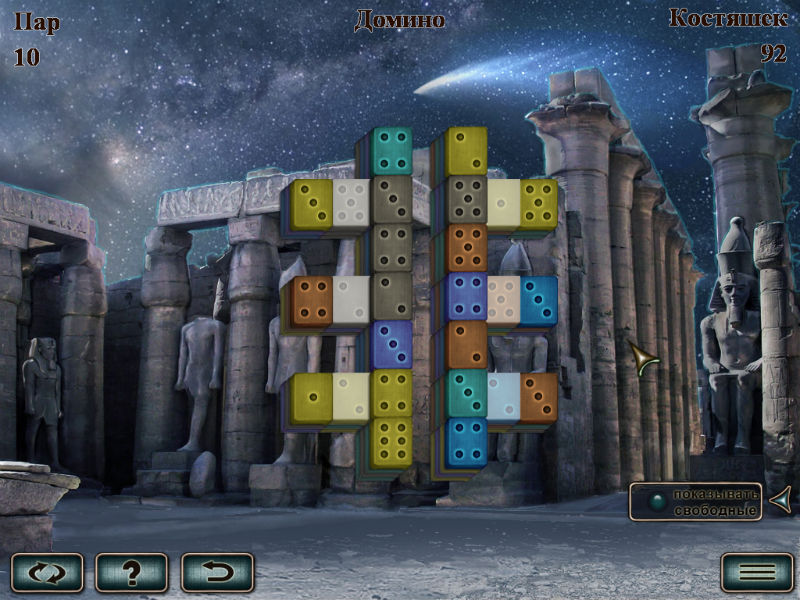Pick the yellow six-pip domino tile
Screen dimensions: 800x600
(393, 441)
